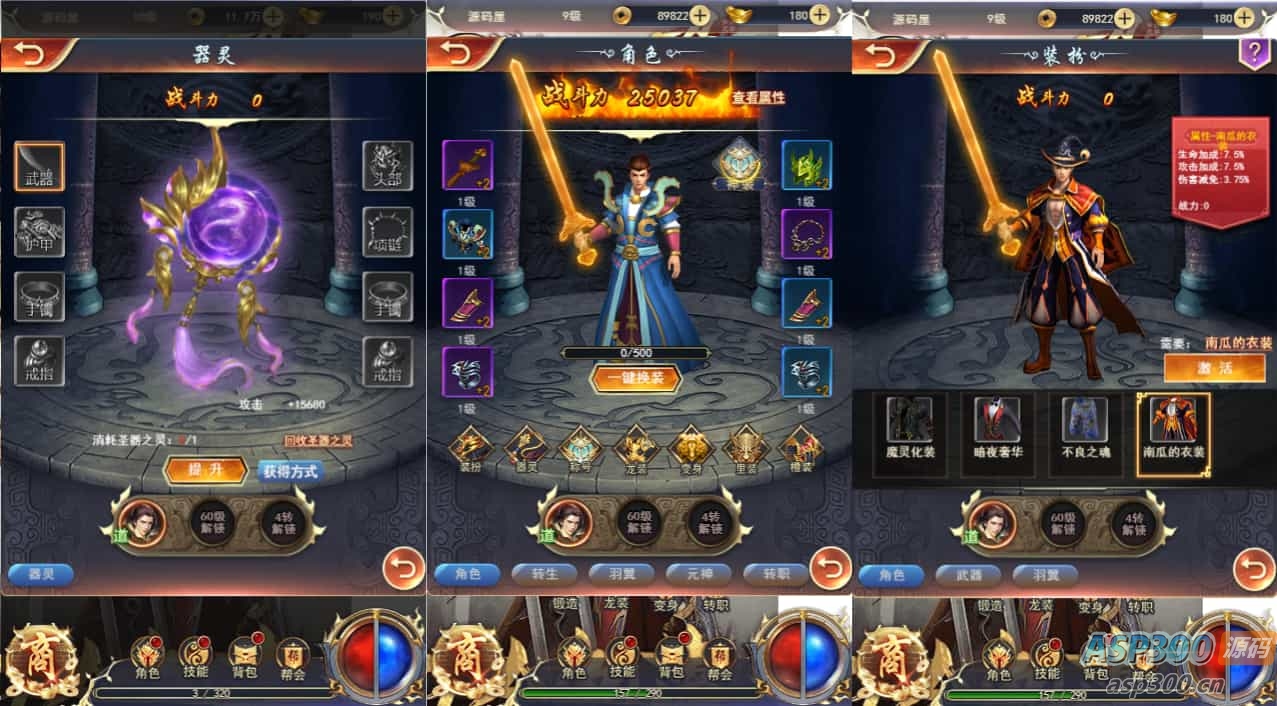This screenshot has height=706, width=1277.
Task: Click the 一键换装 quick-equip button
Action: 635,379
